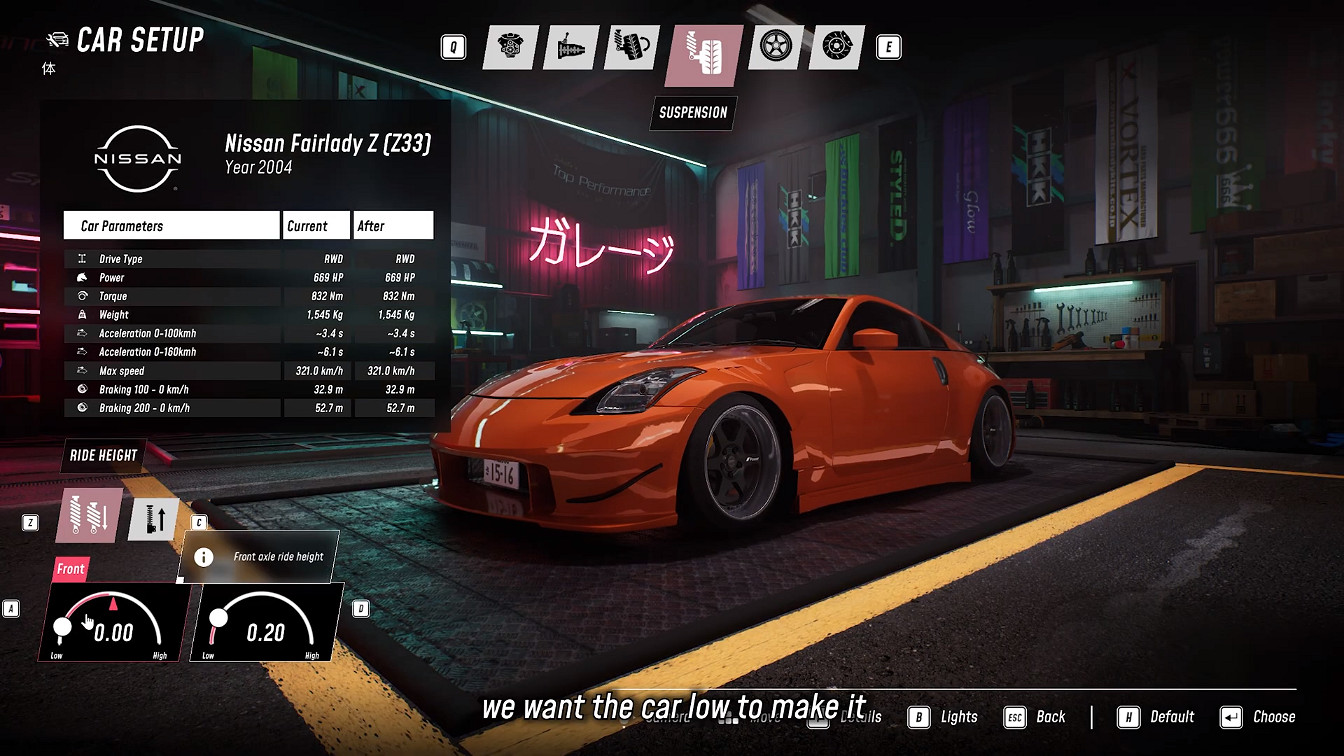Click the front axle info icon
This screenshot has width=1344, height=756.
[204, 557]
